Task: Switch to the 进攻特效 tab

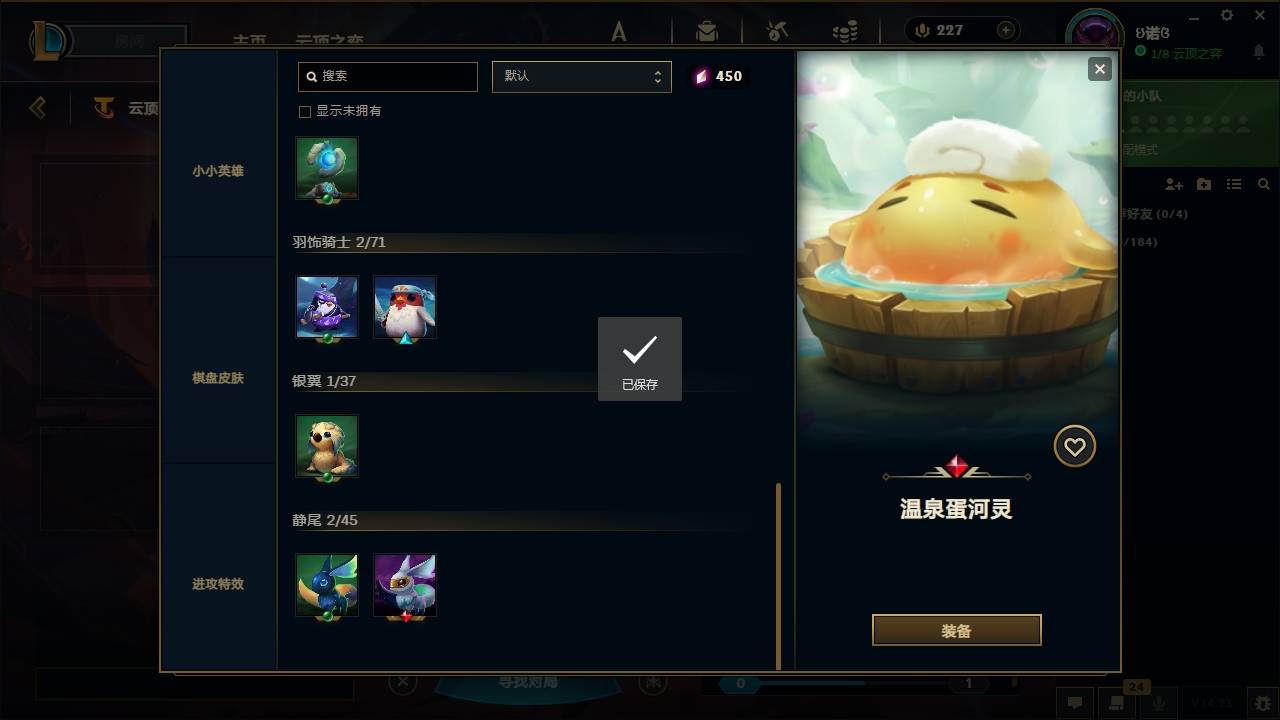Action: pos(218,585)
